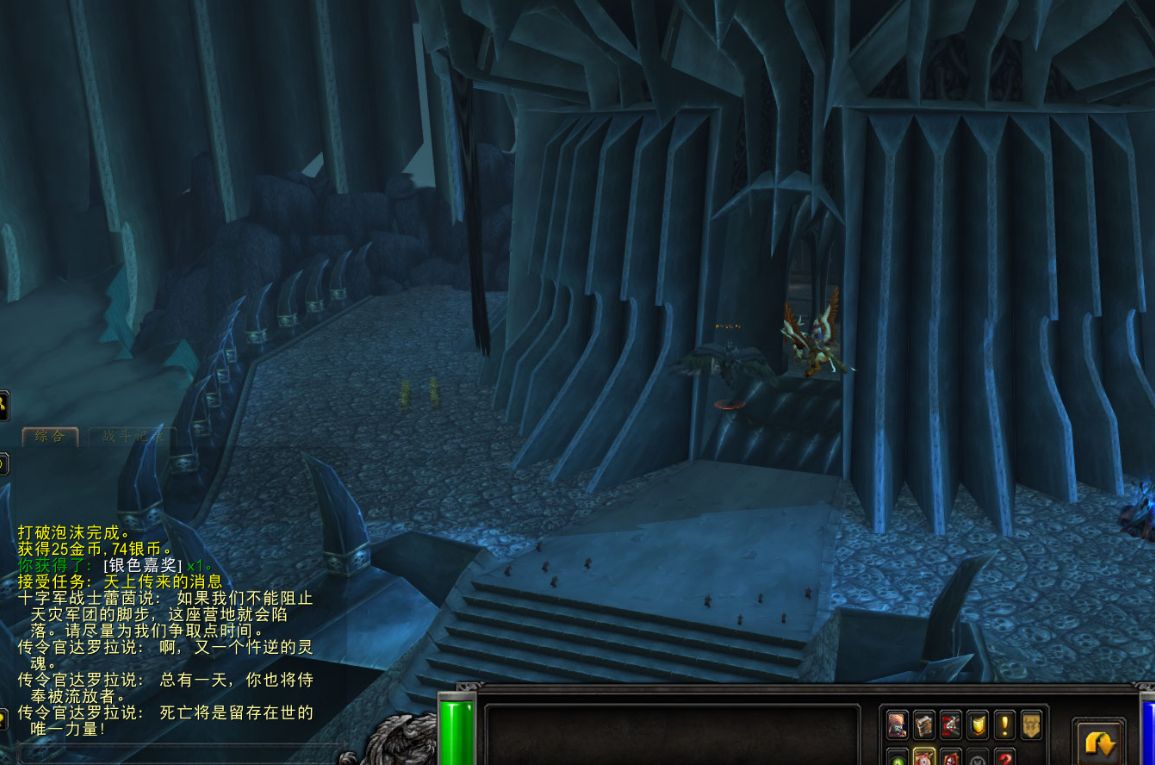Viewport: 1155px width, 765px height.
Task: Switch to the 战斗记录 chat tab
Action: tap(131, 436)
